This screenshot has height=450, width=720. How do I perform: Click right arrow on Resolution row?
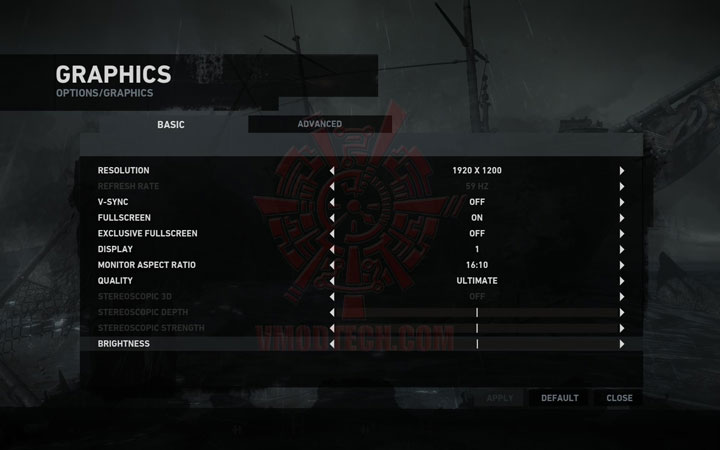(x=621, y=171)
